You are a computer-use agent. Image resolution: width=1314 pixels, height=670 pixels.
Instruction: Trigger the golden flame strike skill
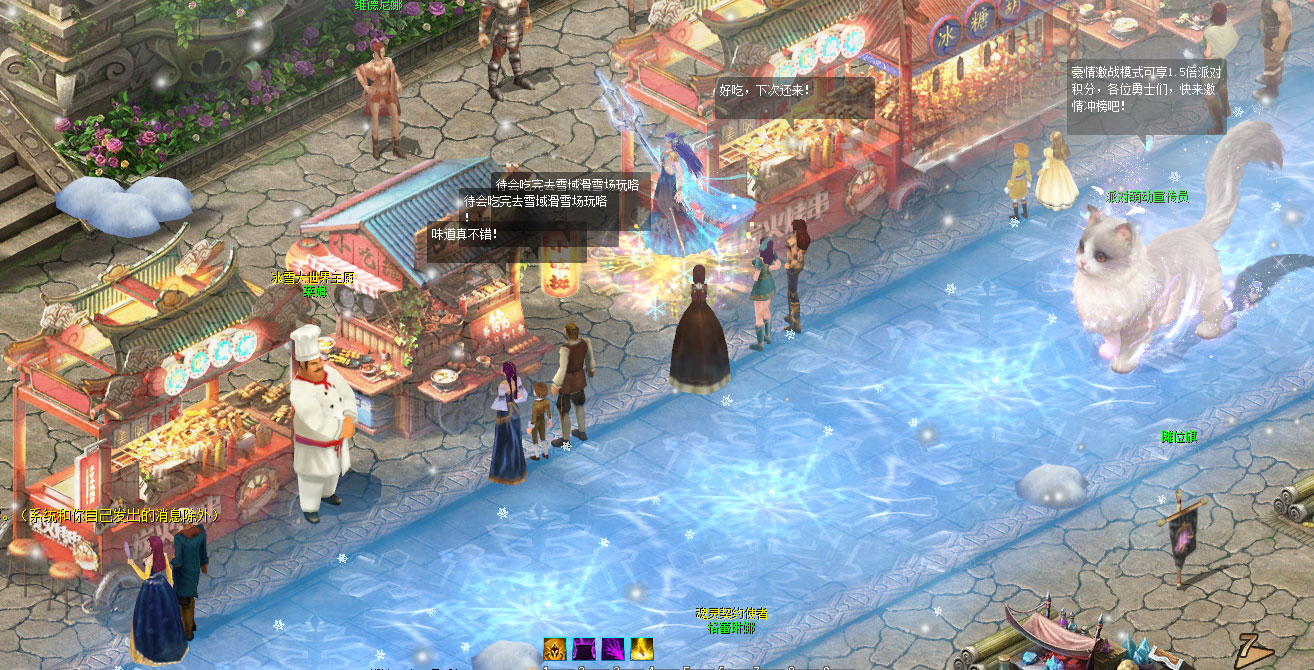click(x=642, y=648)
